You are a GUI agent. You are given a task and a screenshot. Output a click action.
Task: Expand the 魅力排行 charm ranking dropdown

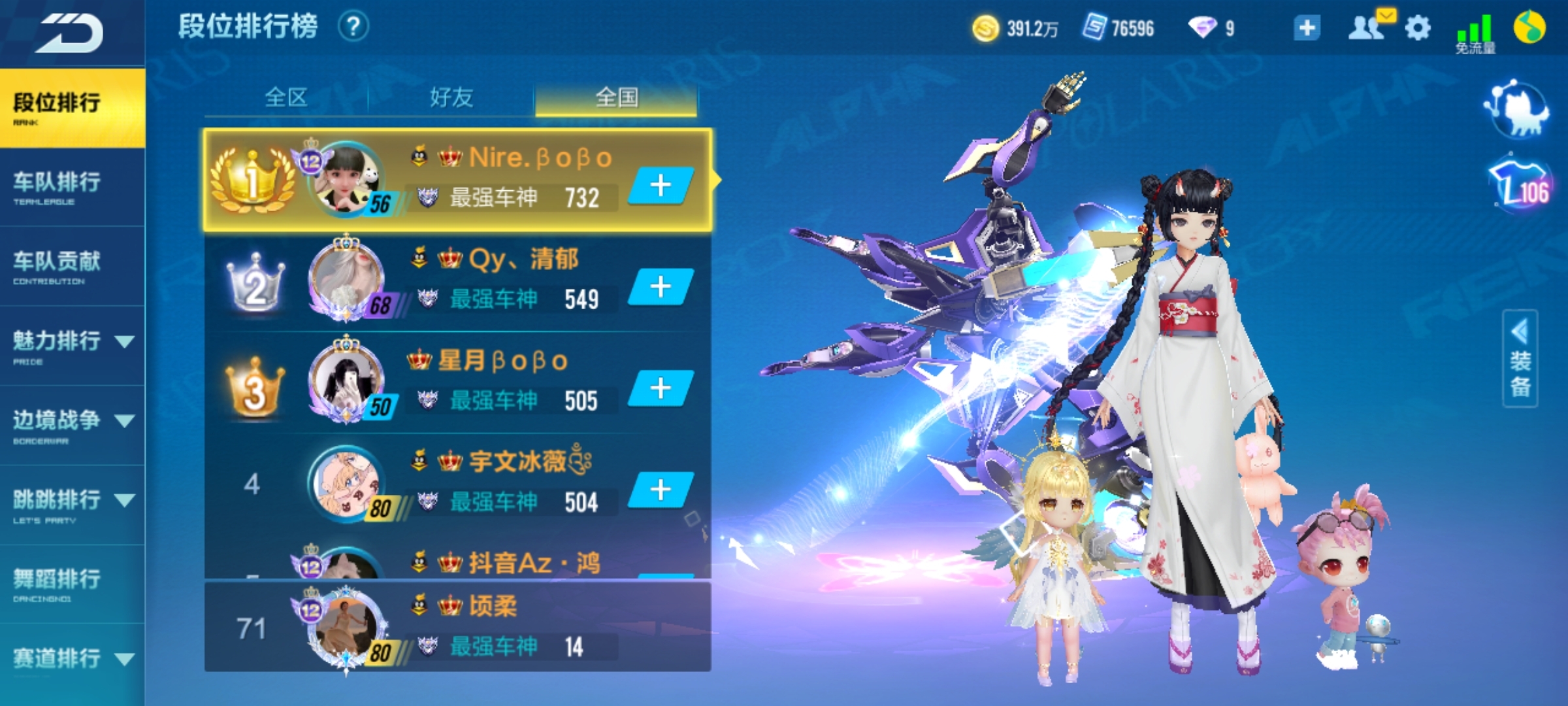(x=72, y=346)
